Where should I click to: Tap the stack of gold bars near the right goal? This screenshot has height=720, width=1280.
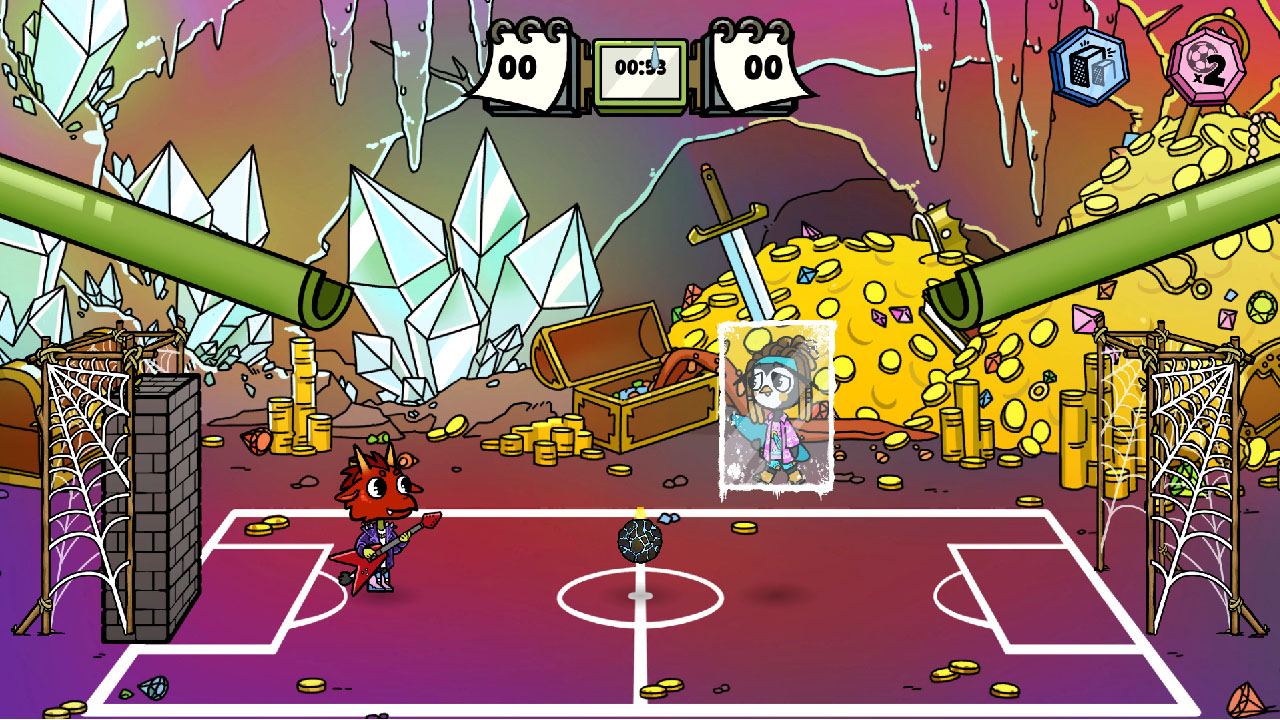(1075, 440)
